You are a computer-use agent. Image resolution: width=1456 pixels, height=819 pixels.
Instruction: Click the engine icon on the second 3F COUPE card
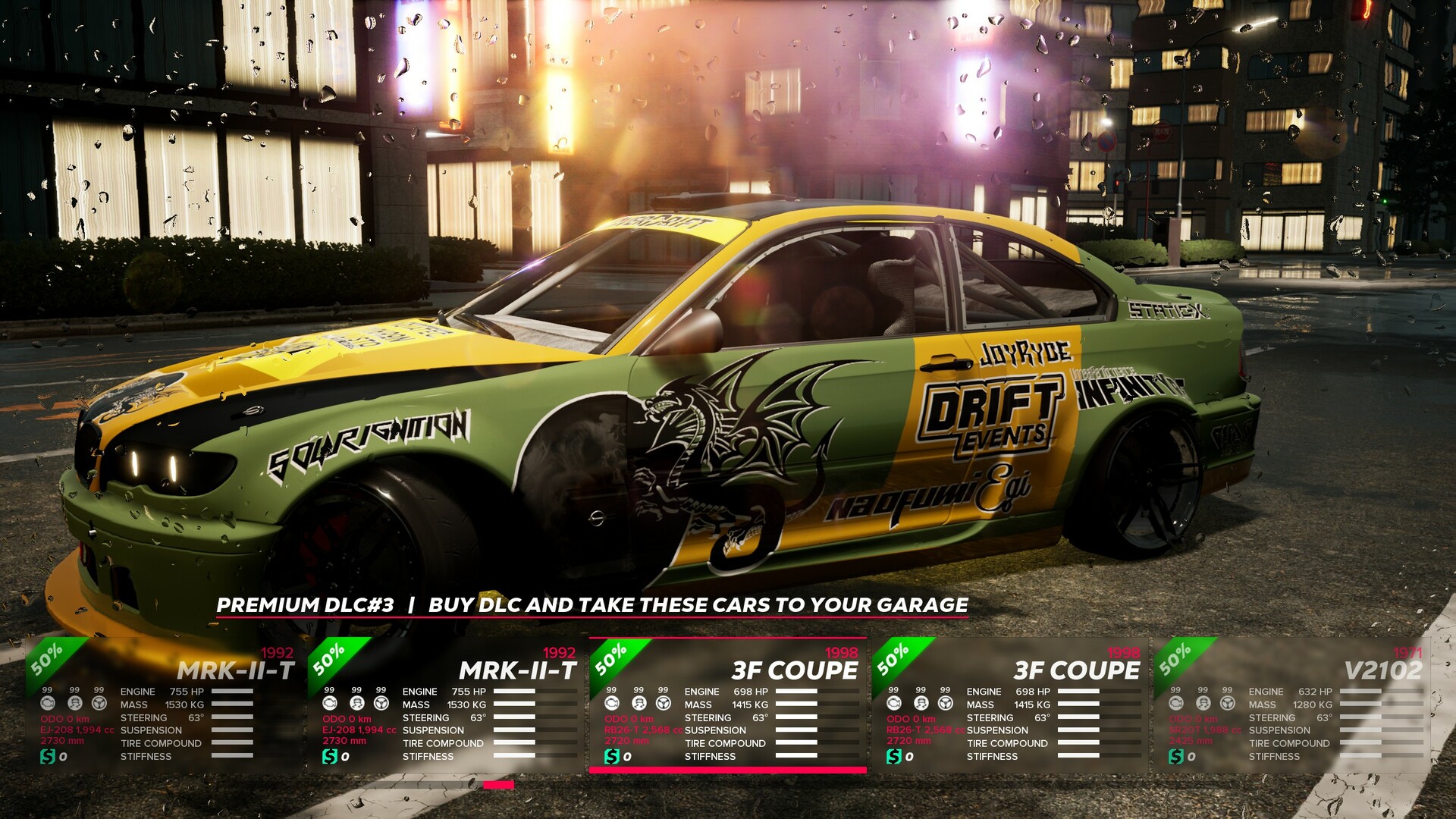(895, 704)
